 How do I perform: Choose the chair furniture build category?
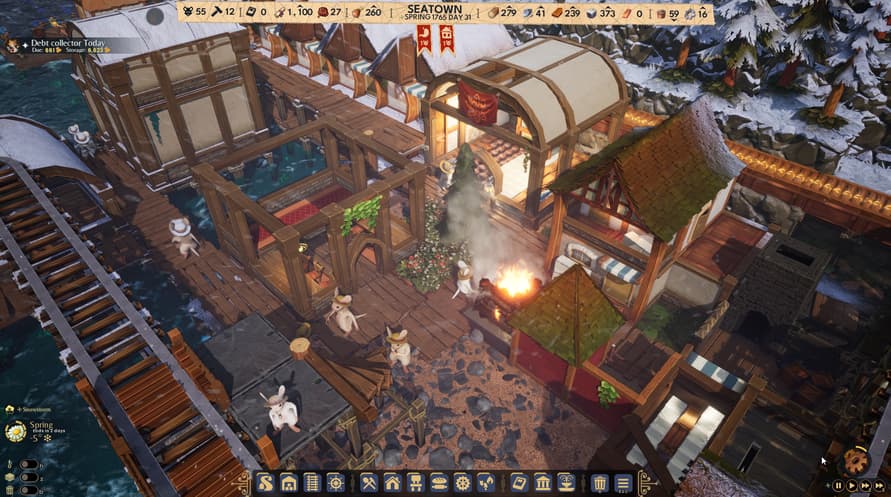[416, 484]
